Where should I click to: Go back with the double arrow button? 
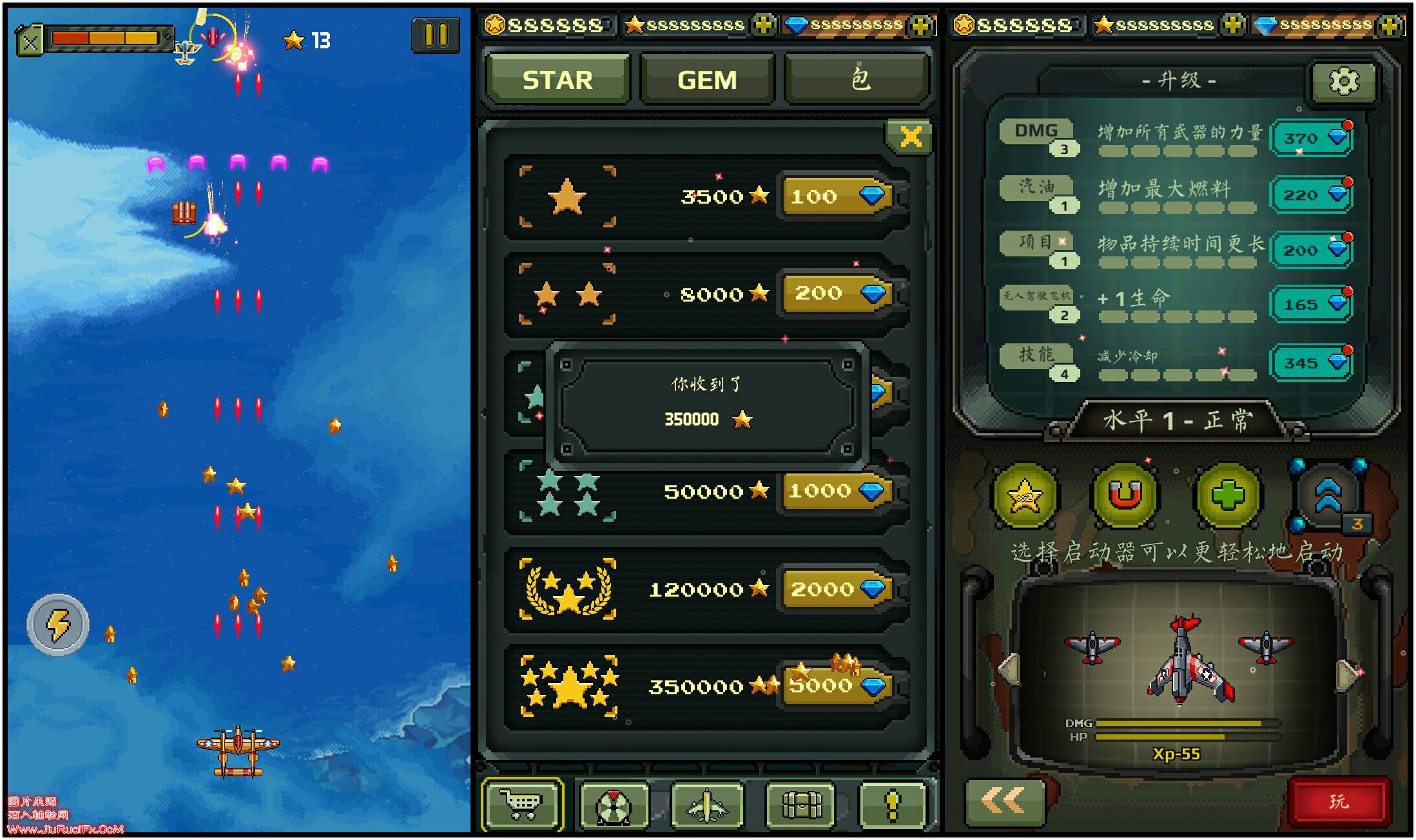click(x=1004, y=801)
